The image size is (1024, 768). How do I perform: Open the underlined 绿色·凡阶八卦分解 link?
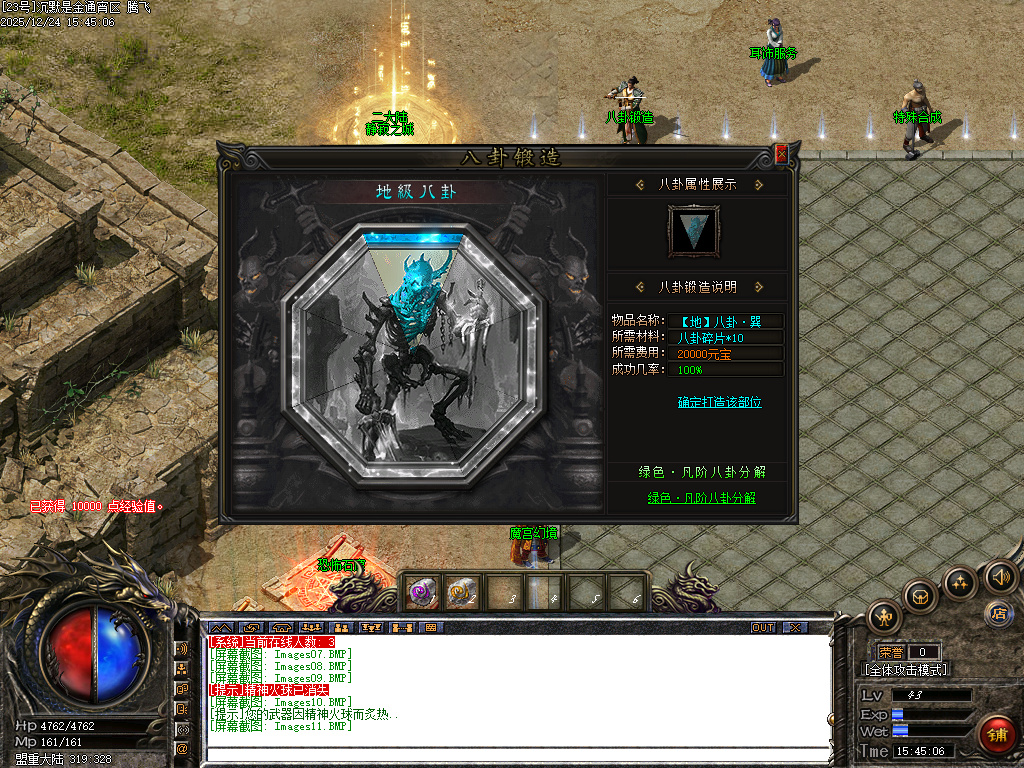(x=701, y=497)
